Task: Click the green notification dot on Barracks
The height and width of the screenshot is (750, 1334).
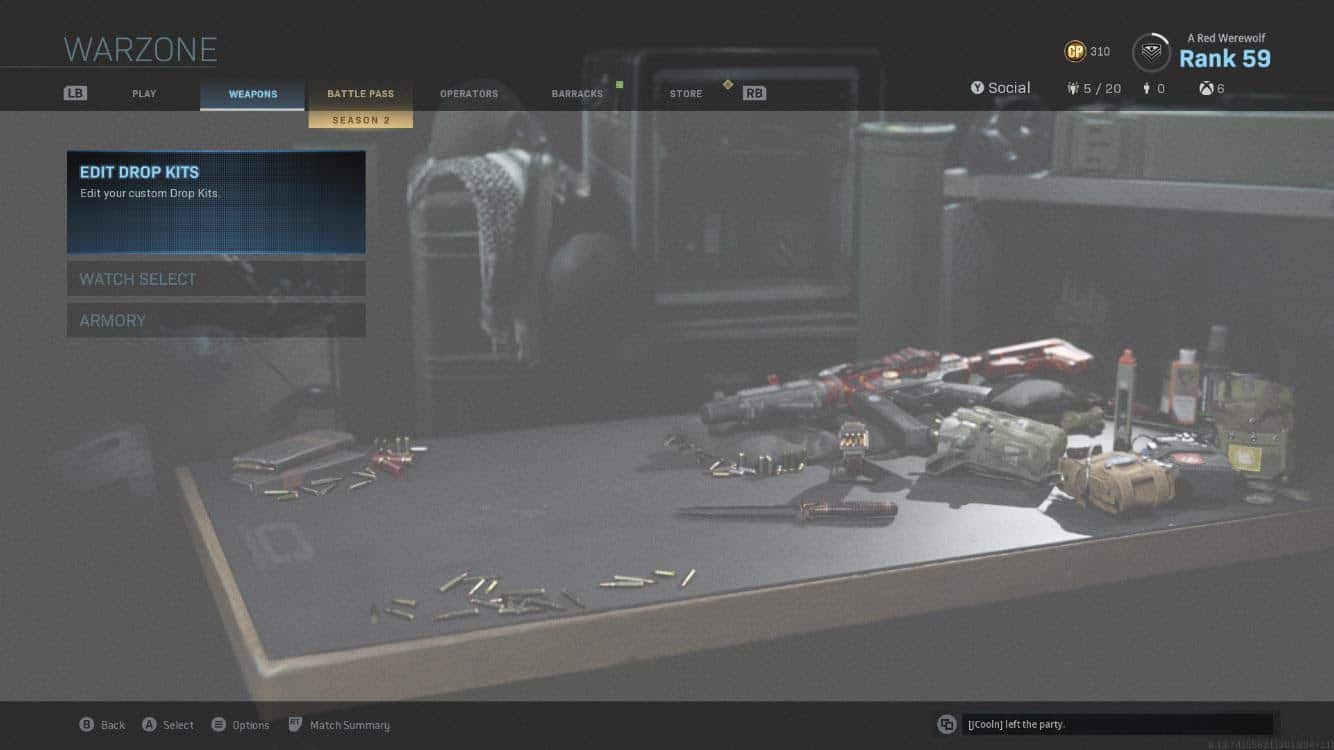Action: 621,86
